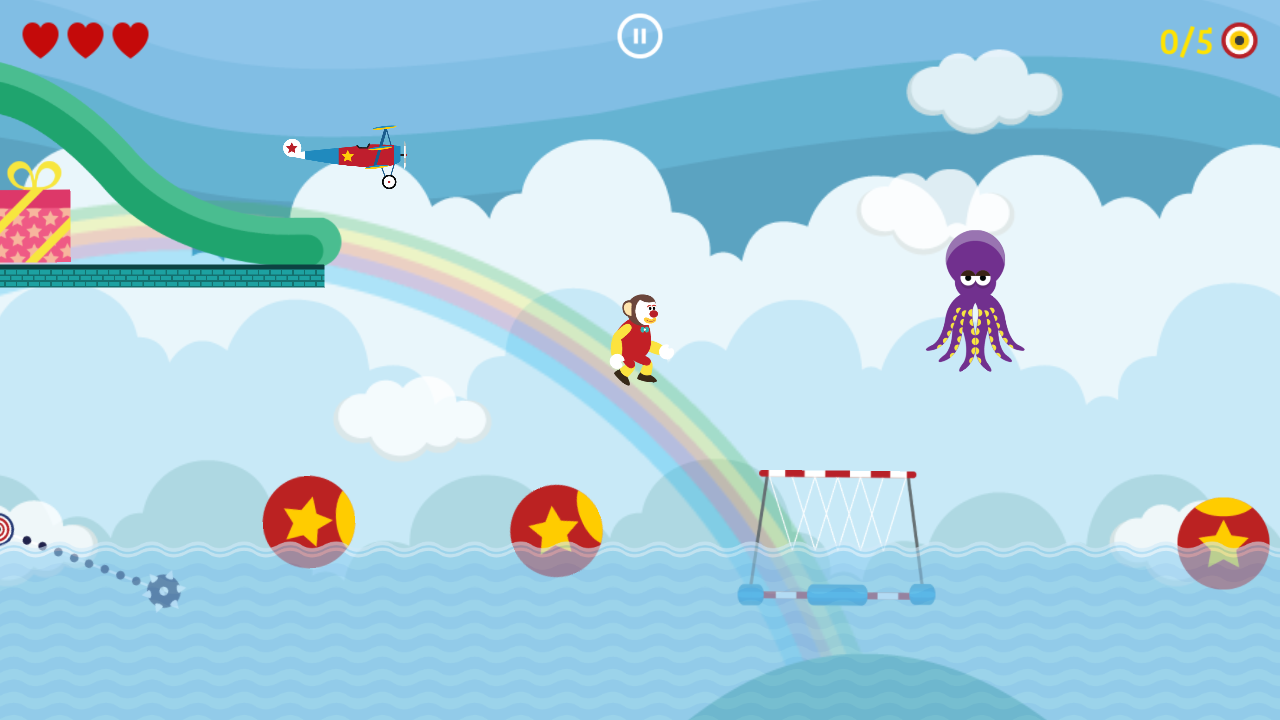This screenshot has height=720, width=1280.
Task: Select the monkey clown character
Action: 638,335
